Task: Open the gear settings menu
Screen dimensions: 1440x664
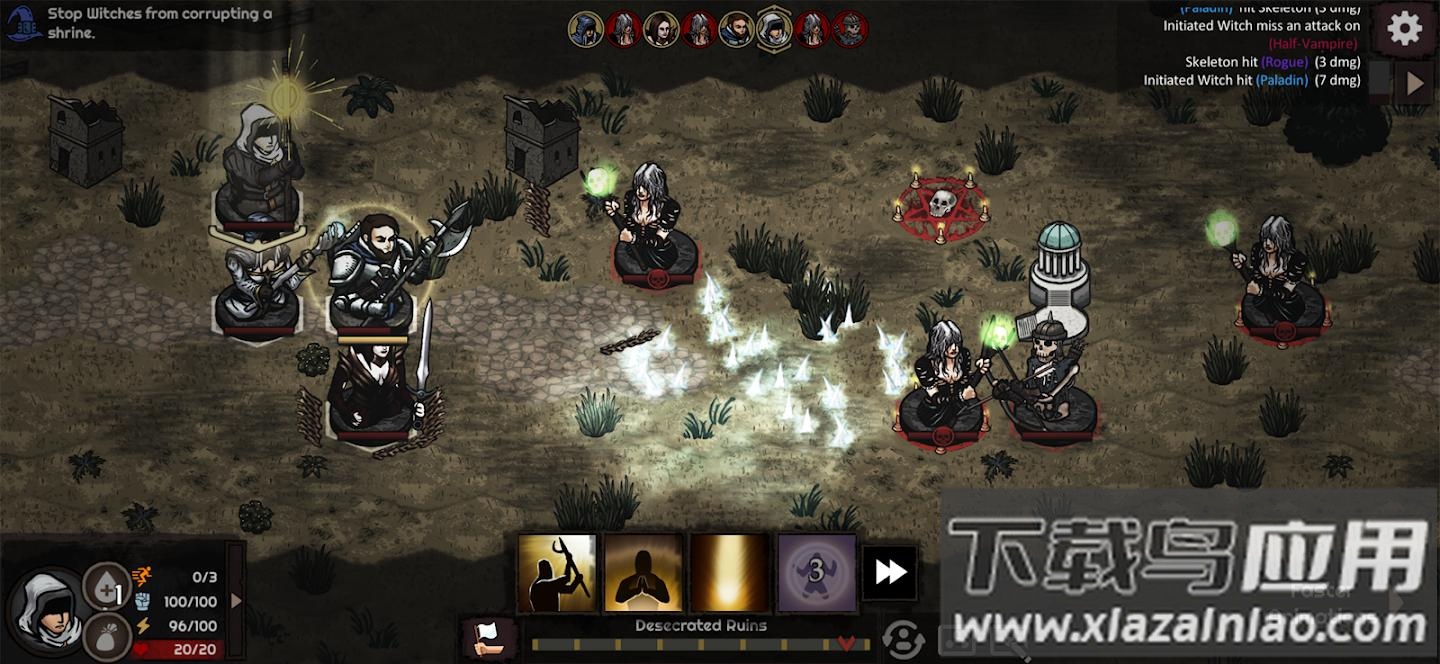Action: pyautogui.click(x=1404, y=28)
